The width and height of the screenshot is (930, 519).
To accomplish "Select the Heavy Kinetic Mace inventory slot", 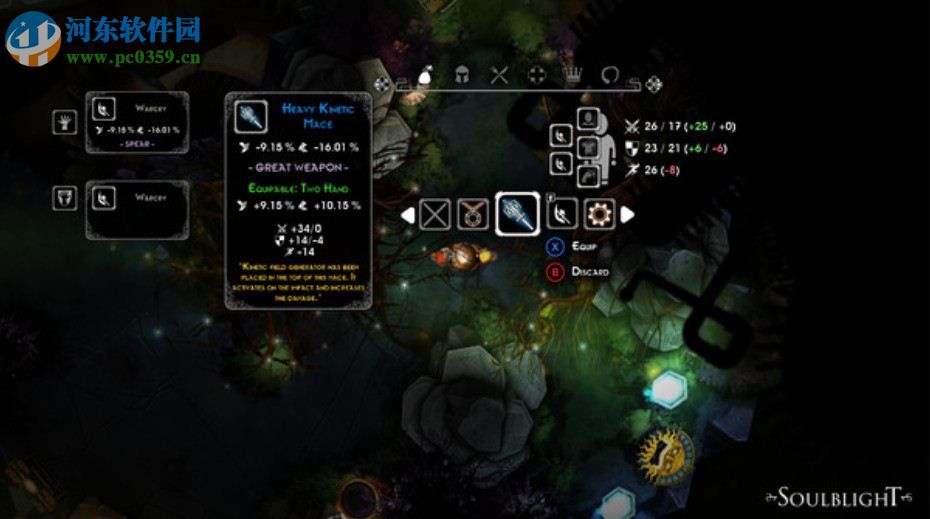I will coord(517,213).
